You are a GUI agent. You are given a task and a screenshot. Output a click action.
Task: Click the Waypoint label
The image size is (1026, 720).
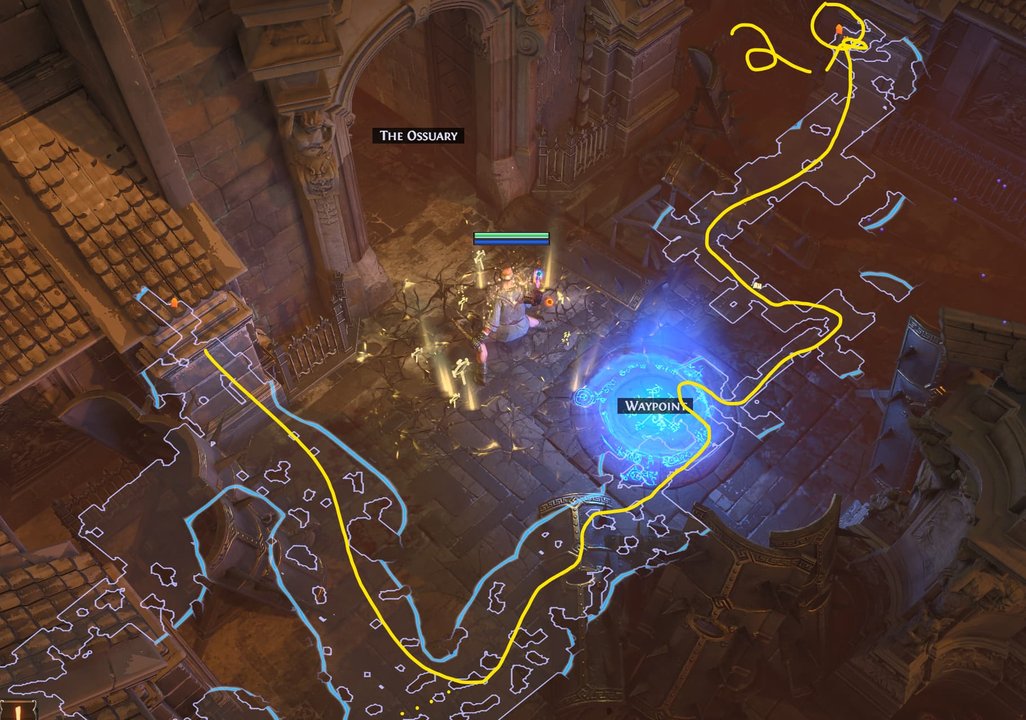(655, 406)
